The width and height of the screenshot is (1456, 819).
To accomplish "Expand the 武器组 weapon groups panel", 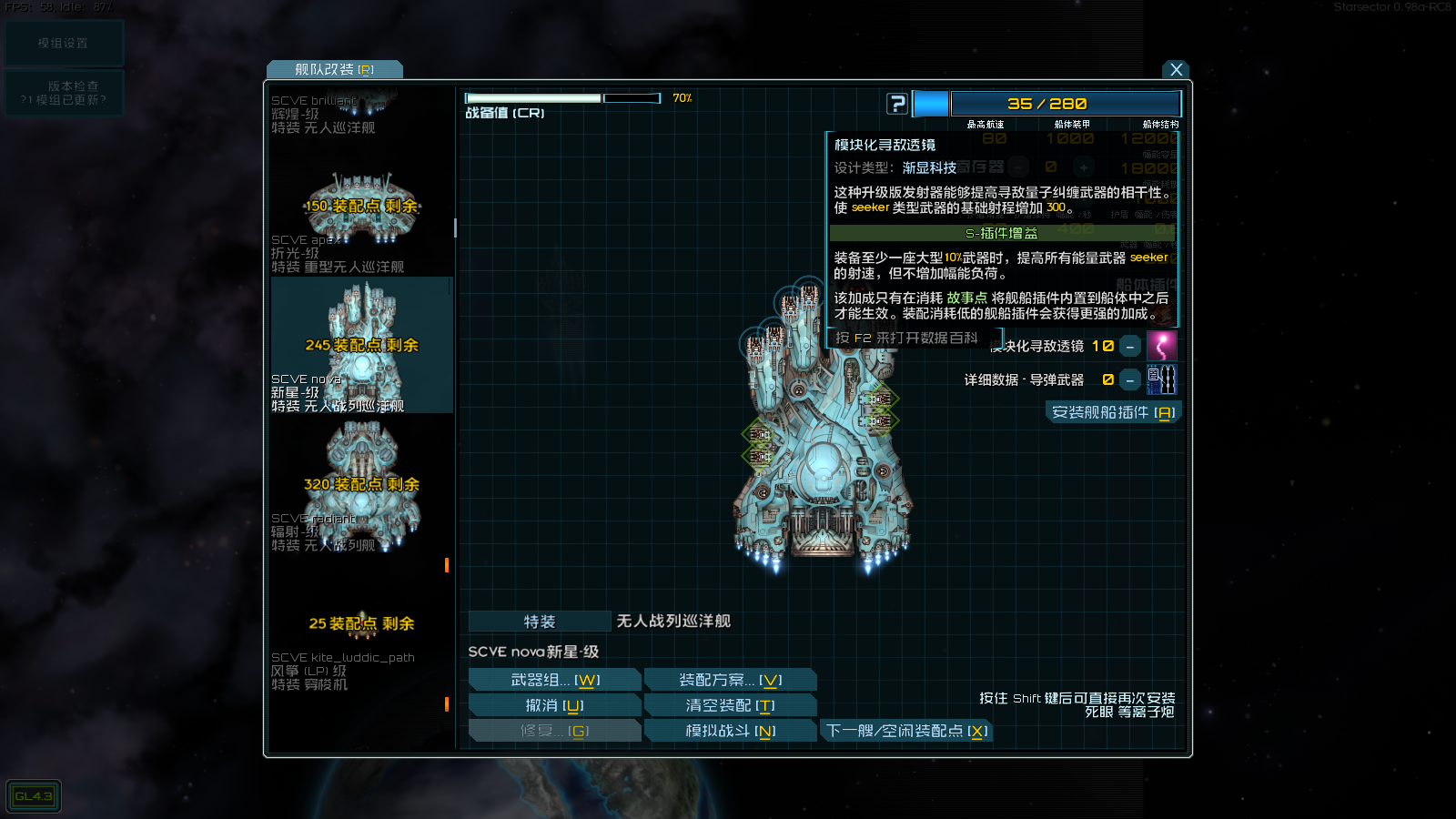I will click(x=554, y=678).
